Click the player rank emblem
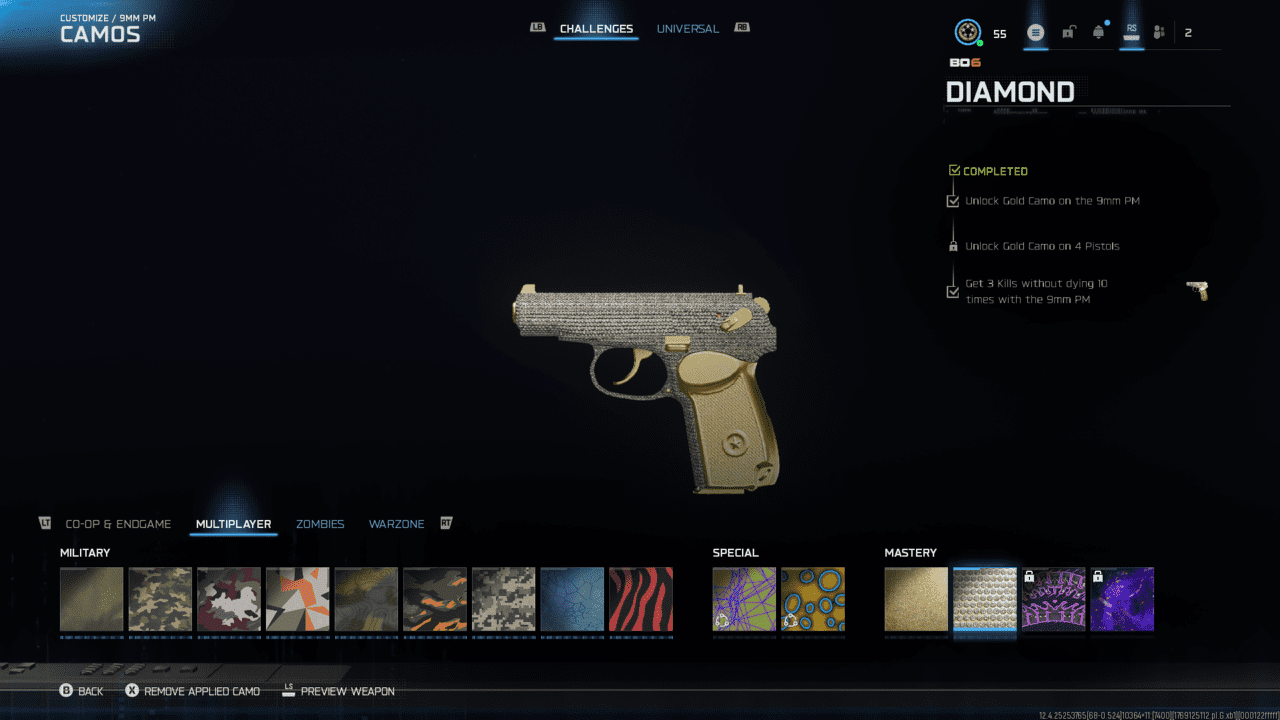1280x720 pixels. click(x=967, y=33)
